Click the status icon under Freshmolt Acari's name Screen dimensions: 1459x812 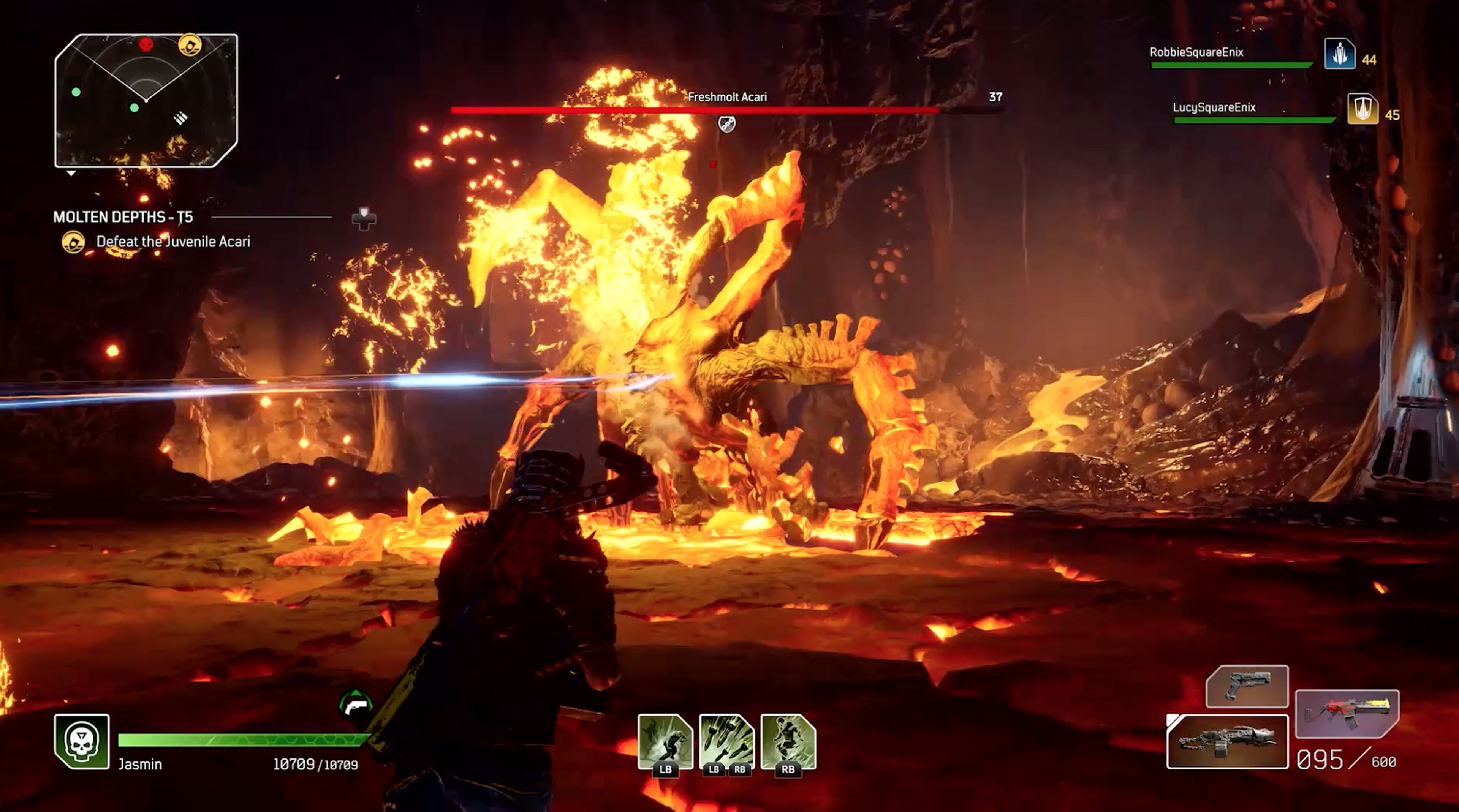[x=727, y=123]
